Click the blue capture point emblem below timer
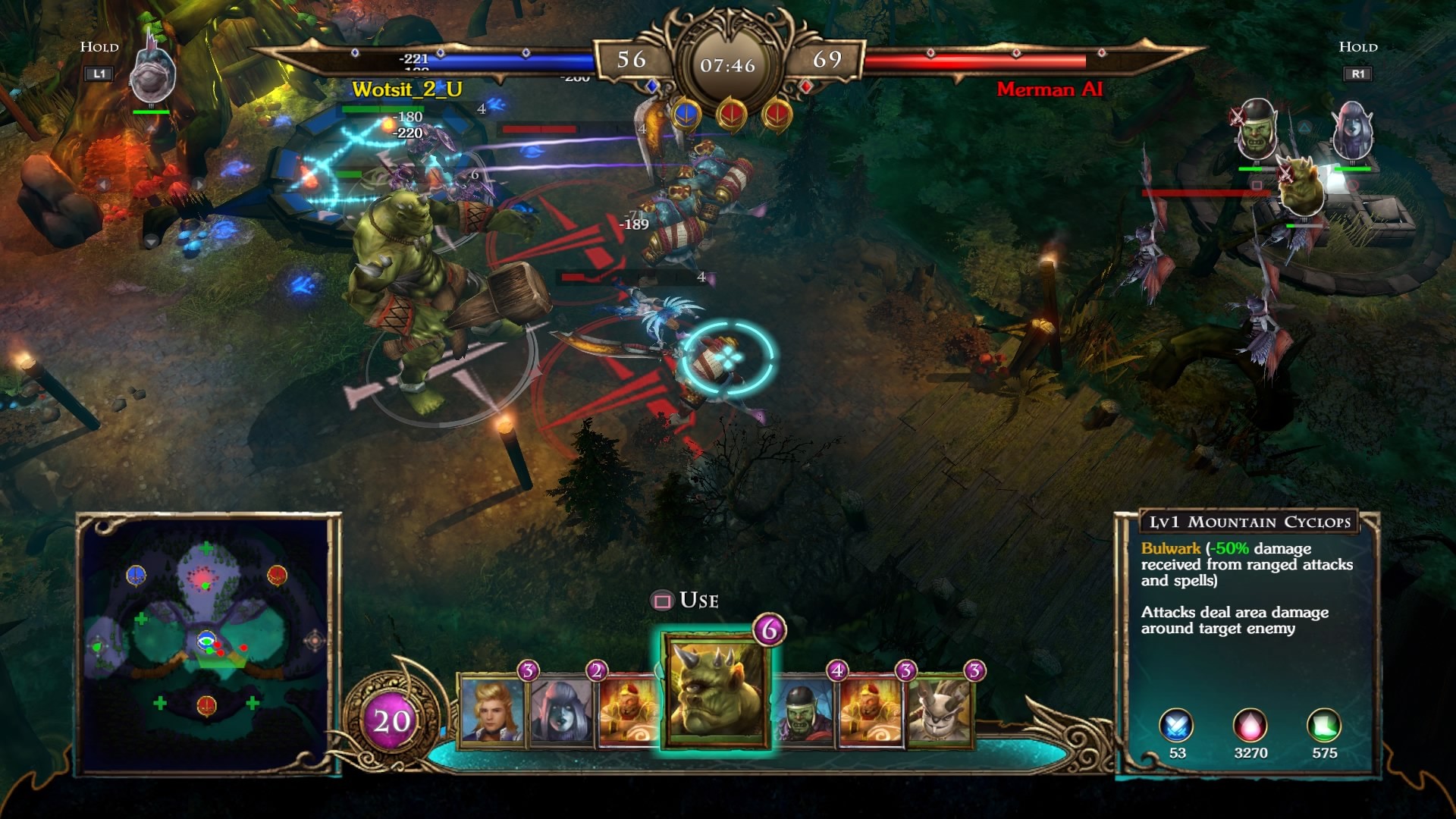This screenshot has width=1456, height=819. click(x=686, y=115)
